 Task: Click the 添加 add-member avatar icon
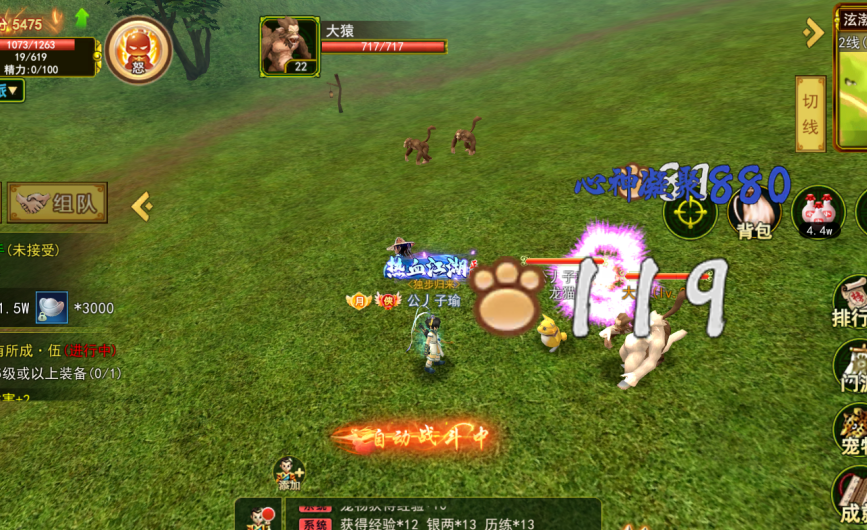point(288,474)
